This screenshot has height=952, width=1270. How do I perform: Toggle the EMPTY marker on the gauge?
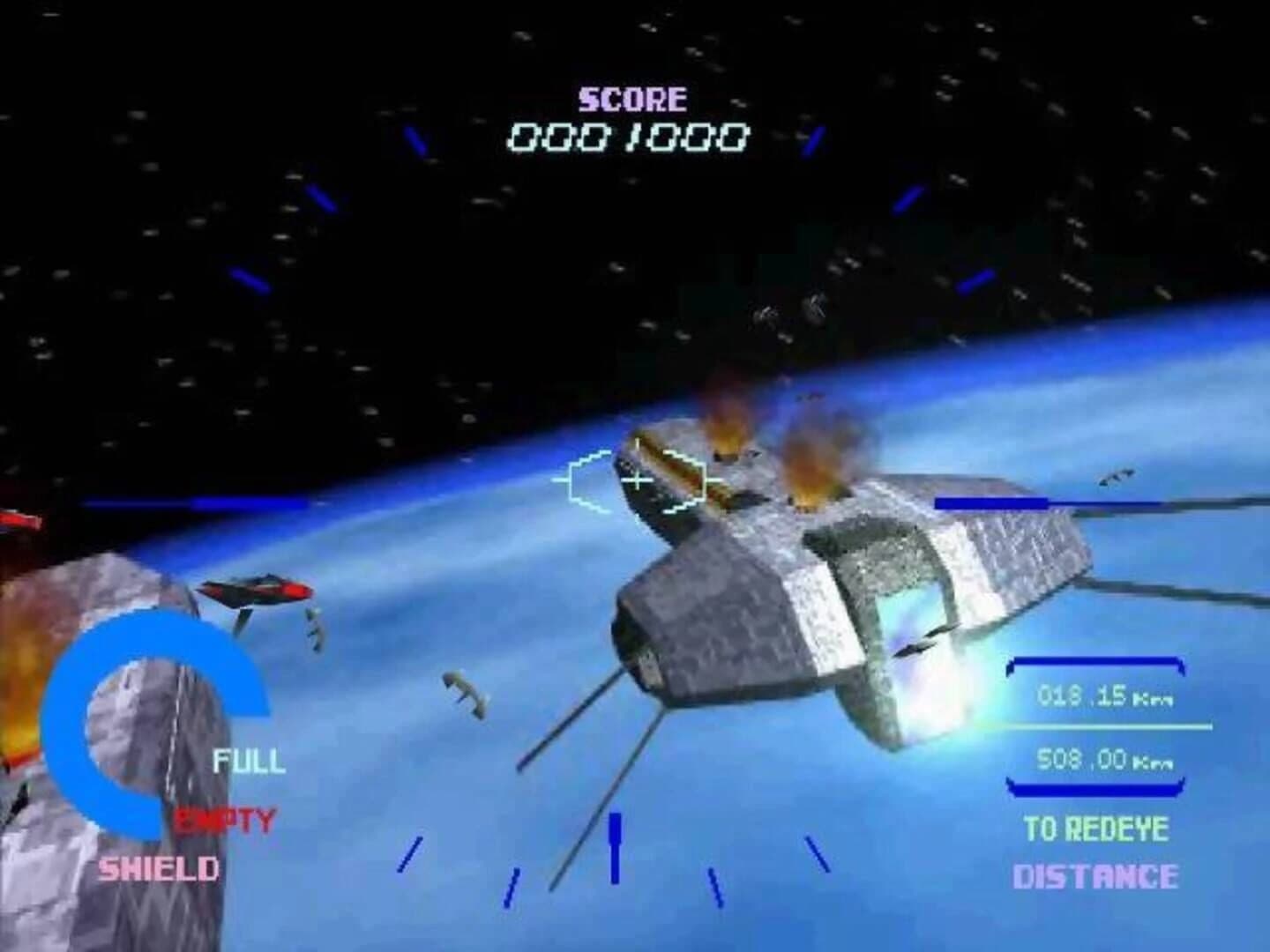click(223, 820)
